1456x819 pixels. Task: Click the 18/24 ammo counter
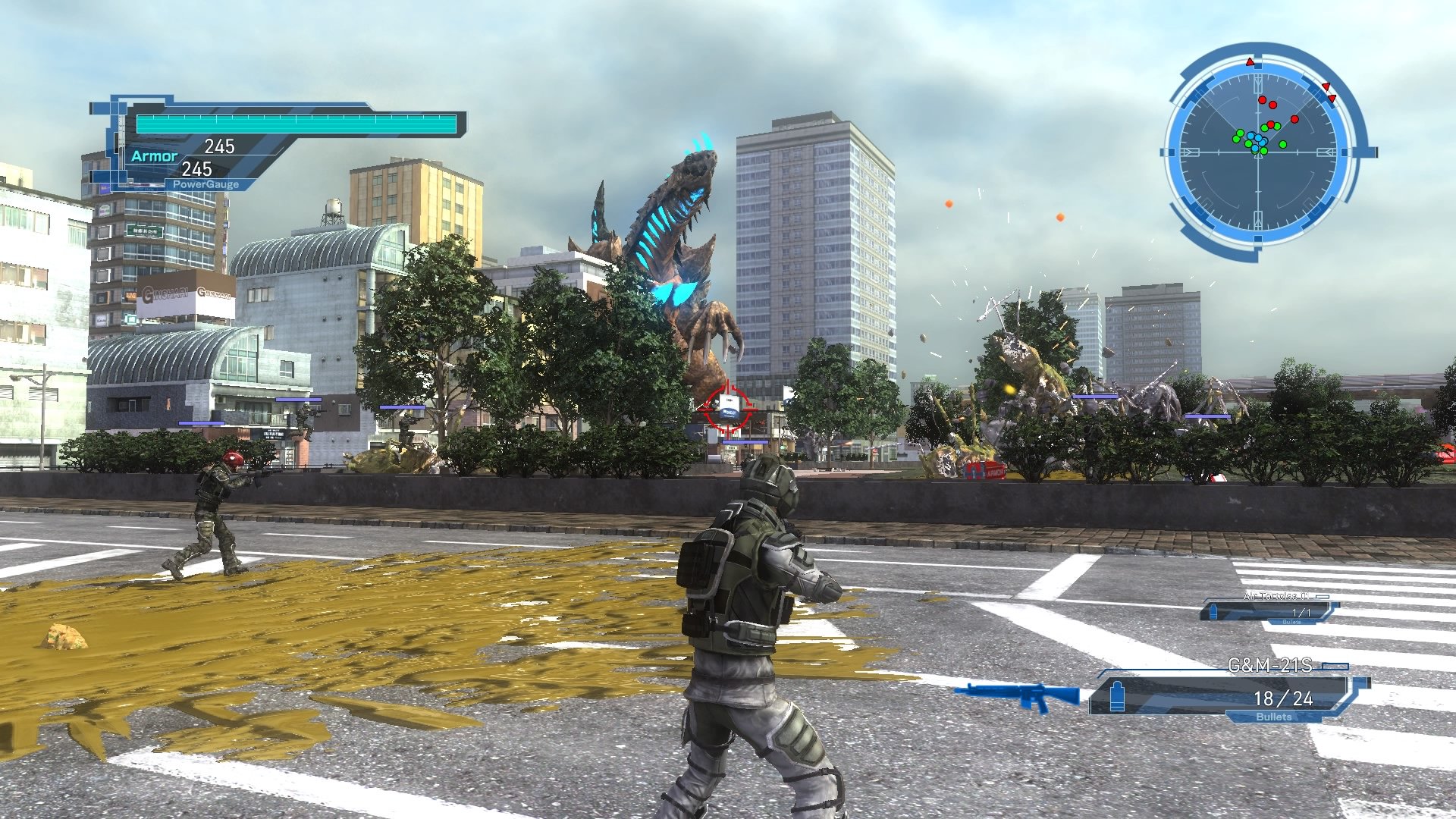(x=1283, y=699)
